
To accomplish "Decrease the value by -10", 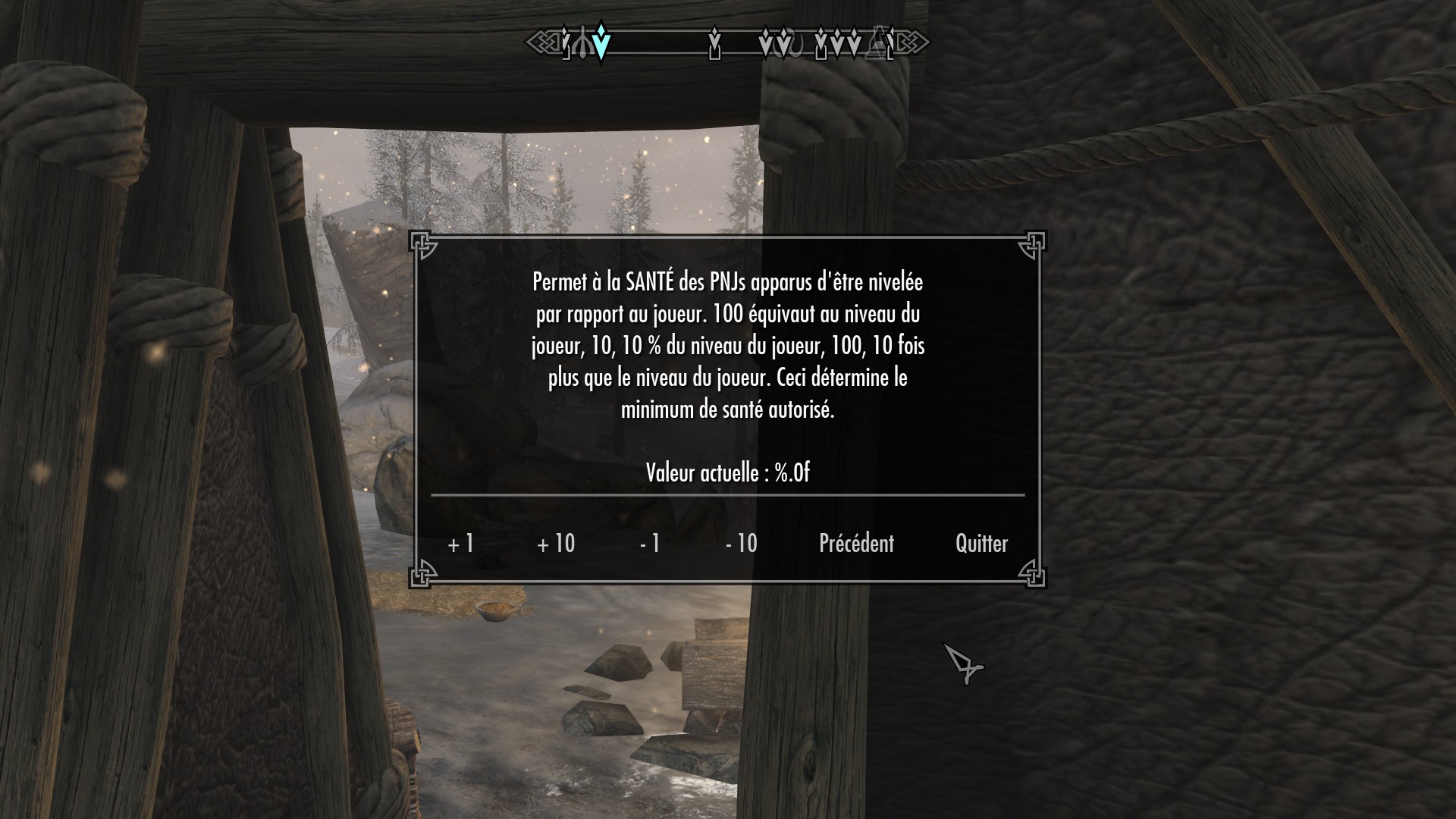I will point(741,544).
